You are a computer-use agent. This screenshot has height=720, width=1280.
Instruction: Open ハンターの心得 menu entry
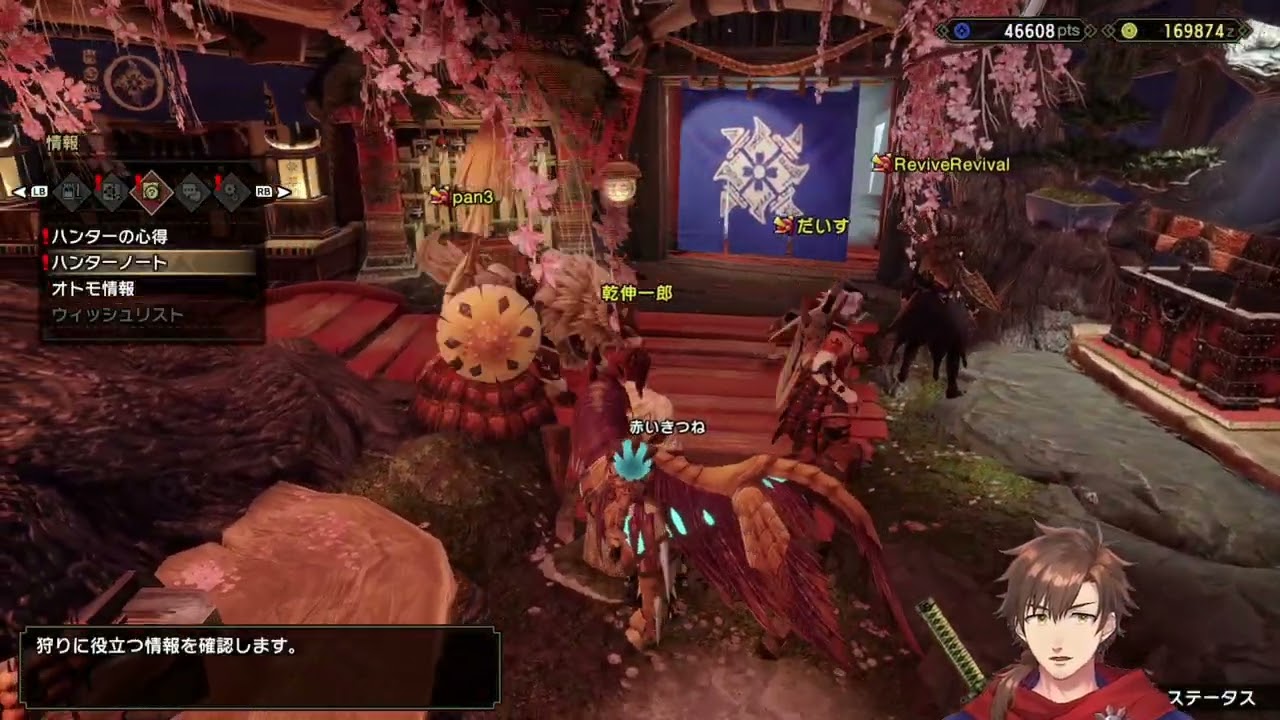tap(109, 237)
